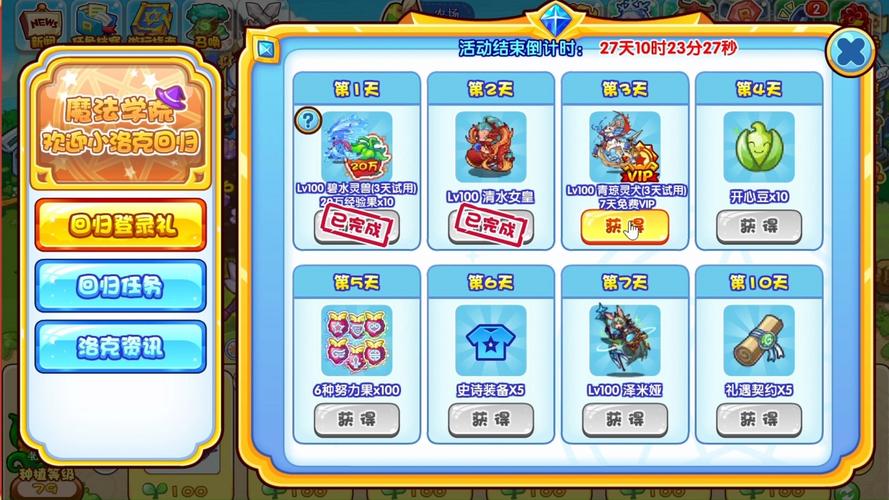Claim the Day 3 reward with 获得

point(624,227)
